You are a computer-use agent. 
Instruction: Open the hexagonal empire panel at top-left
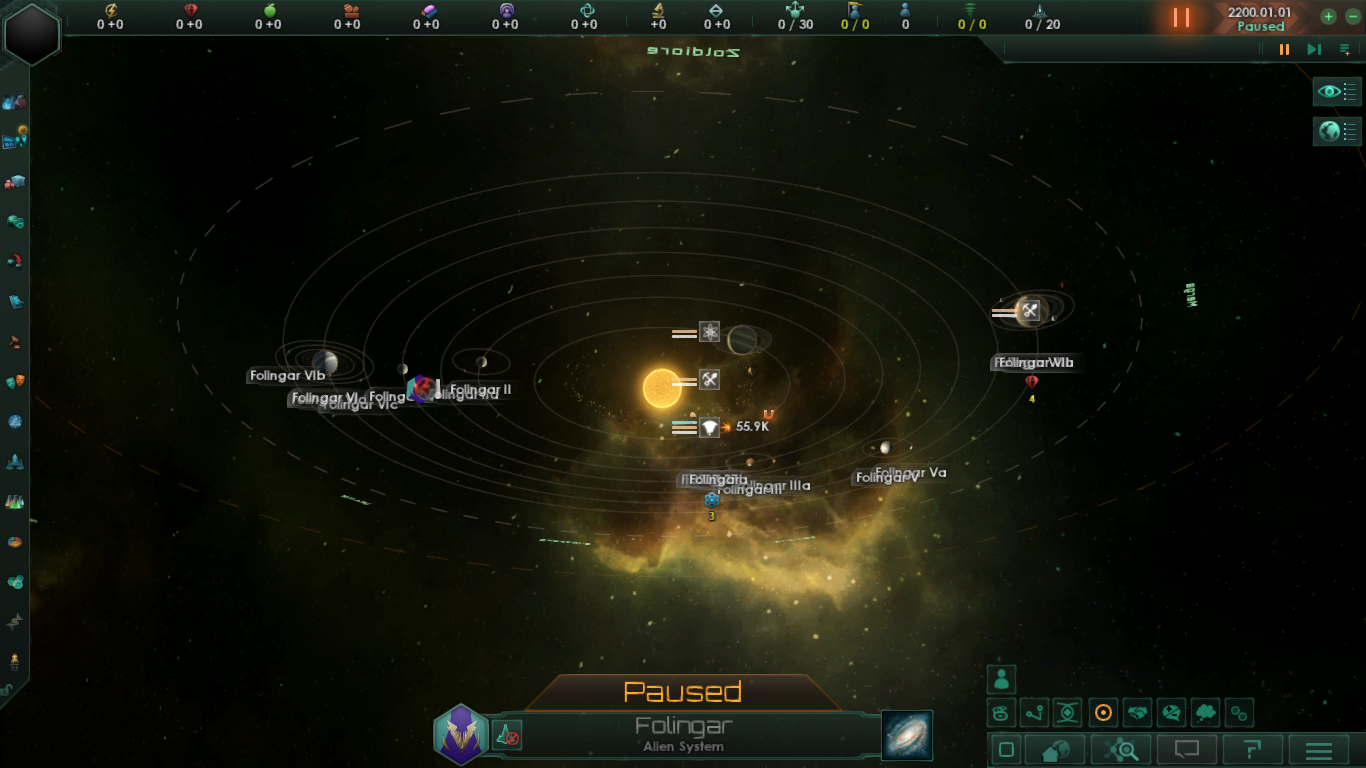coord(32,33)
